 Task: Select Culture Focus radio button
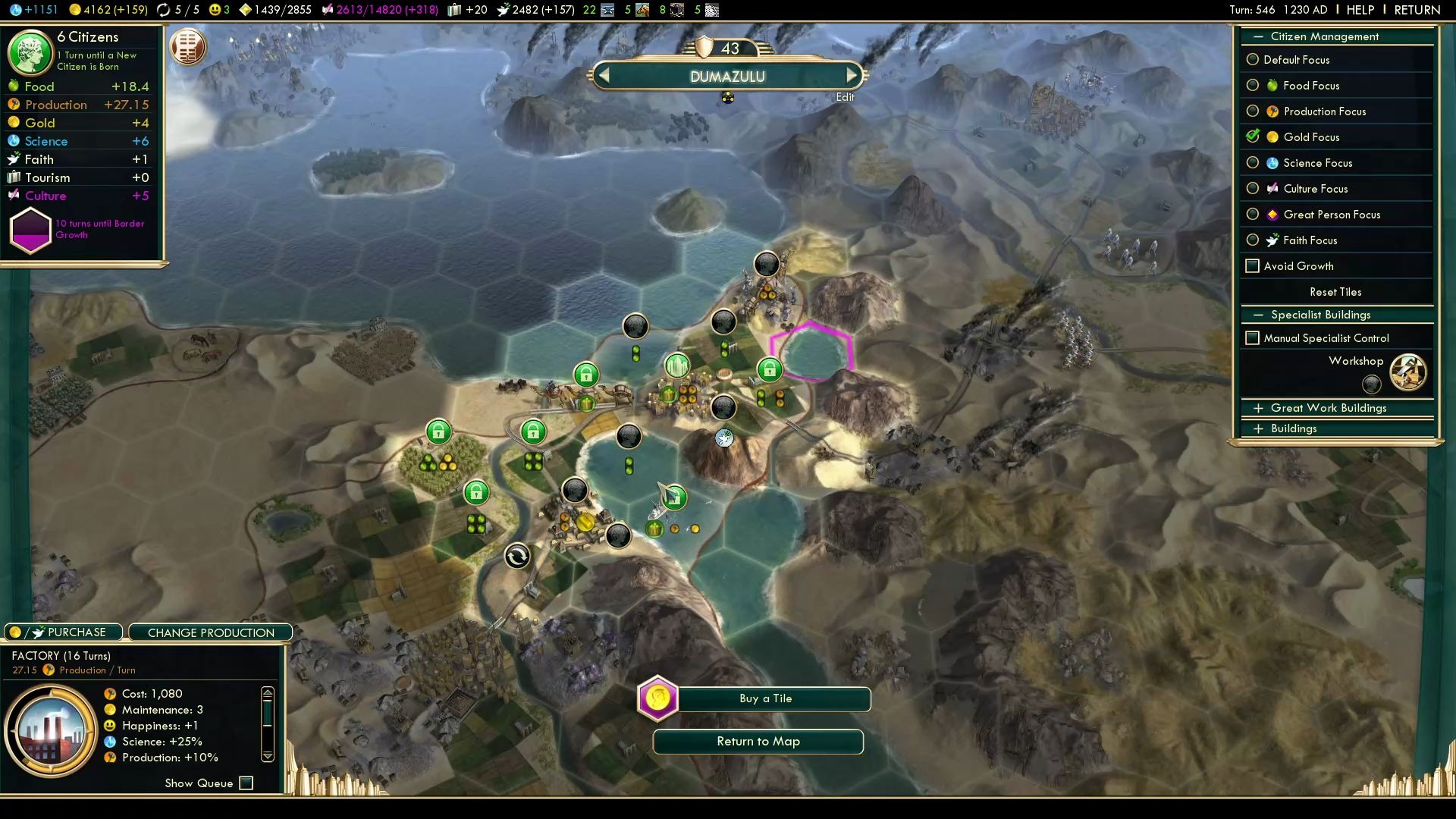[1253, 189]
